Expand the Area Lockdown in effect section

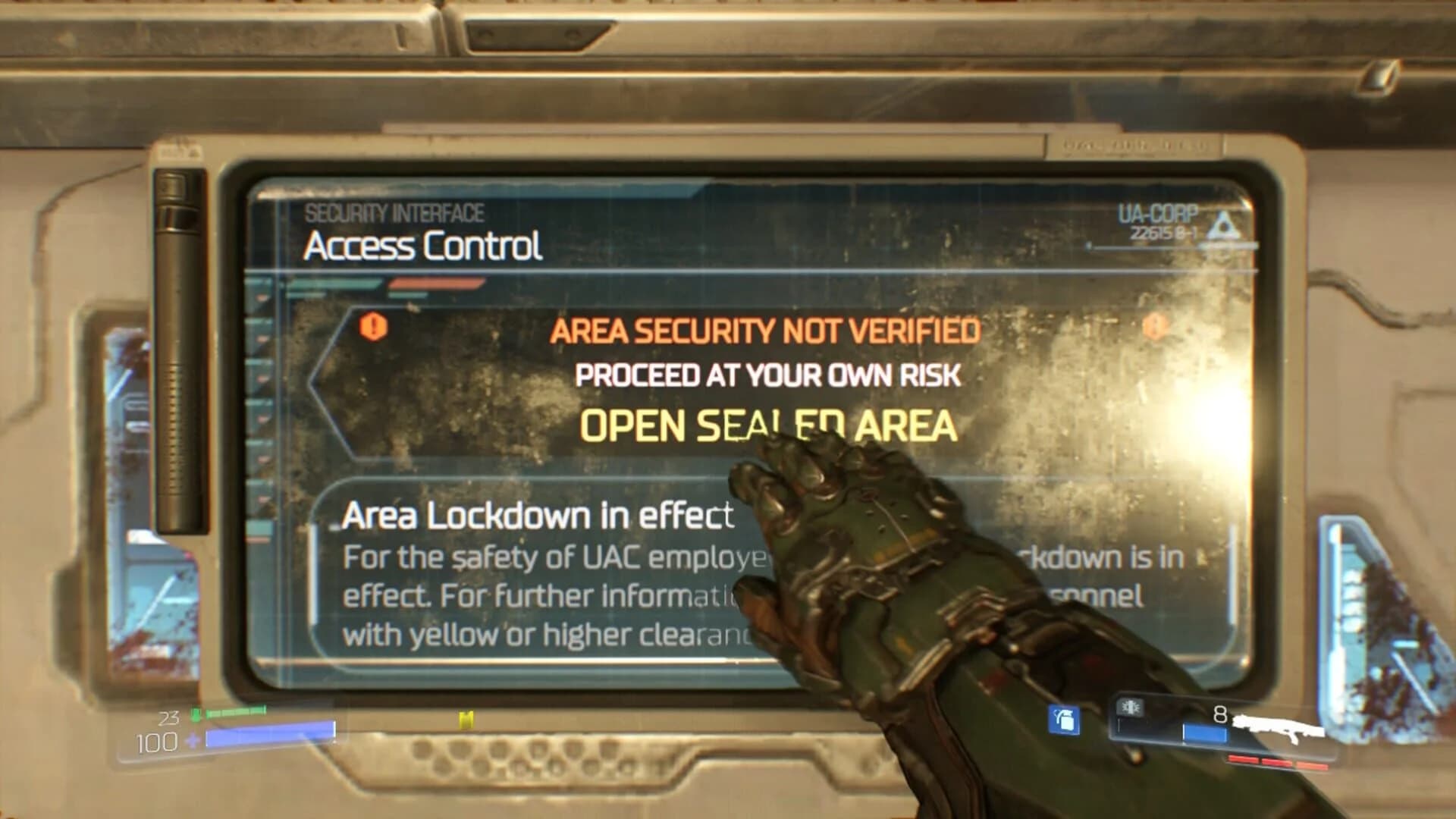(538, 516)
